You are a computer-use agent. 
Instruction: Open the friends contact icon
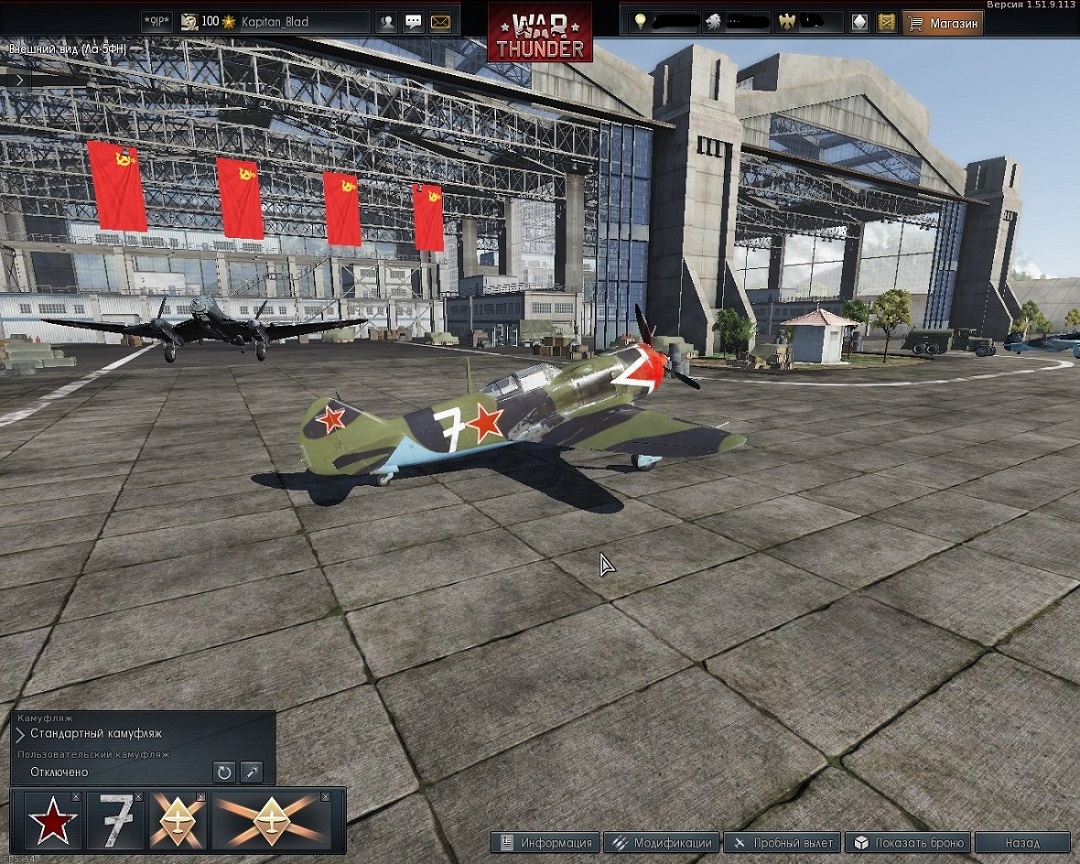click(386, 22)
